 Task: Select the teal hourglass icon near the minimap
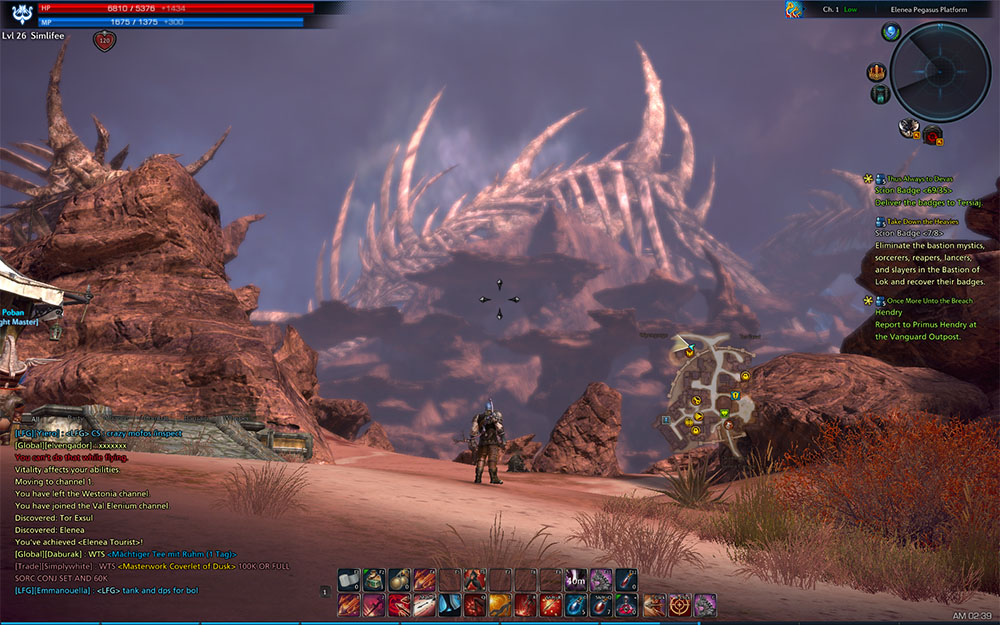pyautogui.click(x=880, y=94)
